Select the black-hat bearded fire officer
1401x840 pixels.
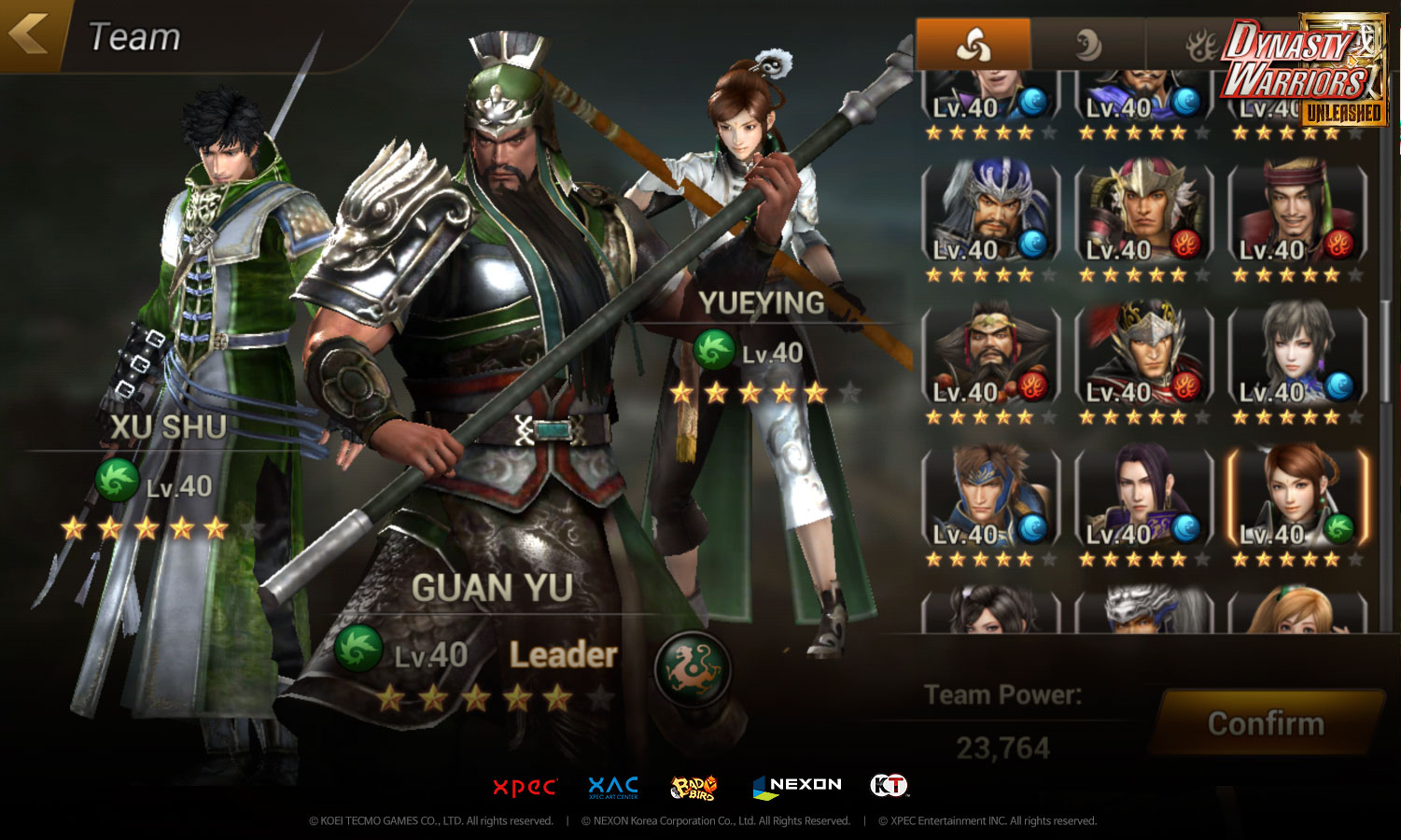coord(990,356)
